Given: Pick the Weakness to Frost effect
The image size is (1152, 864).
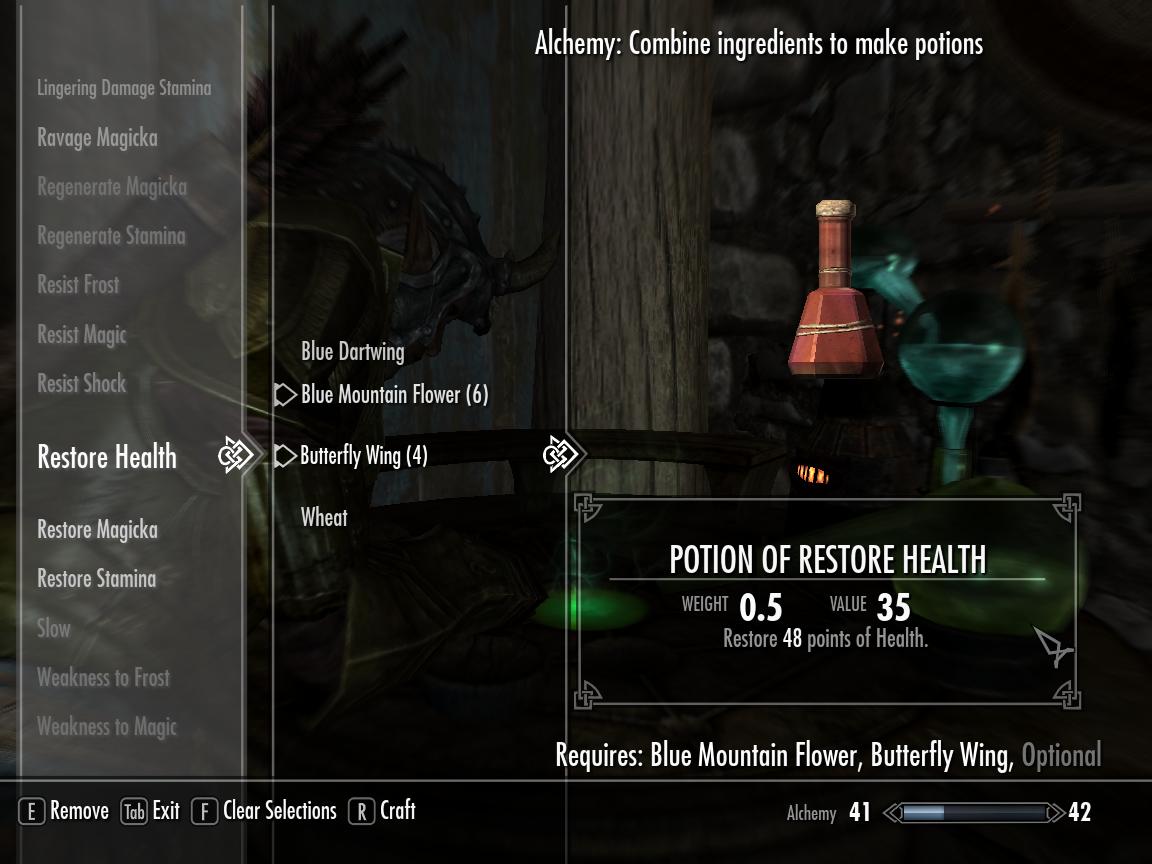Looking at the screenshot, I should (103, 678).
